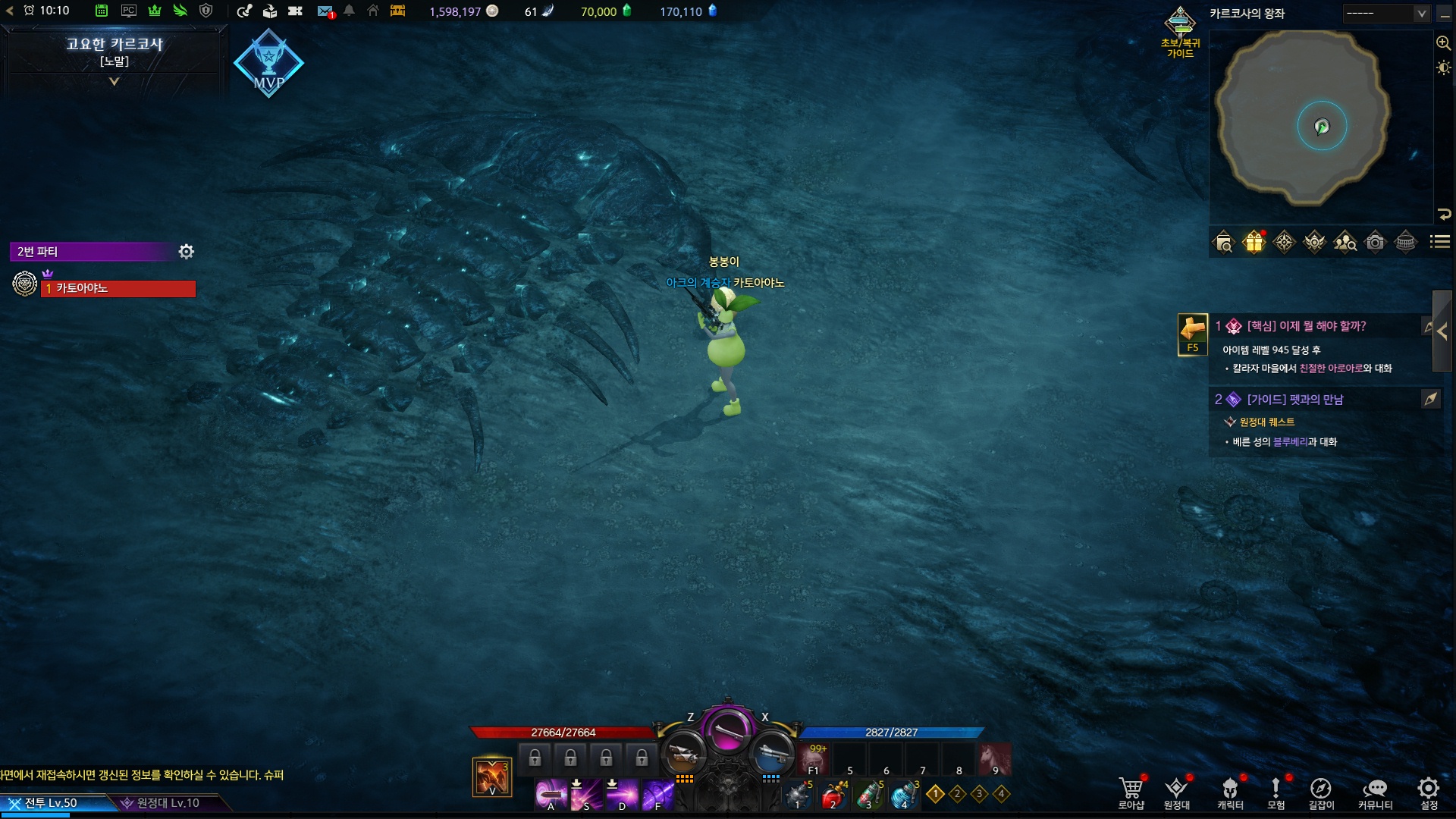Switch to the 원정대 Lv.10 tab
Screen dimensions: 1456x819
pos(167,803)
